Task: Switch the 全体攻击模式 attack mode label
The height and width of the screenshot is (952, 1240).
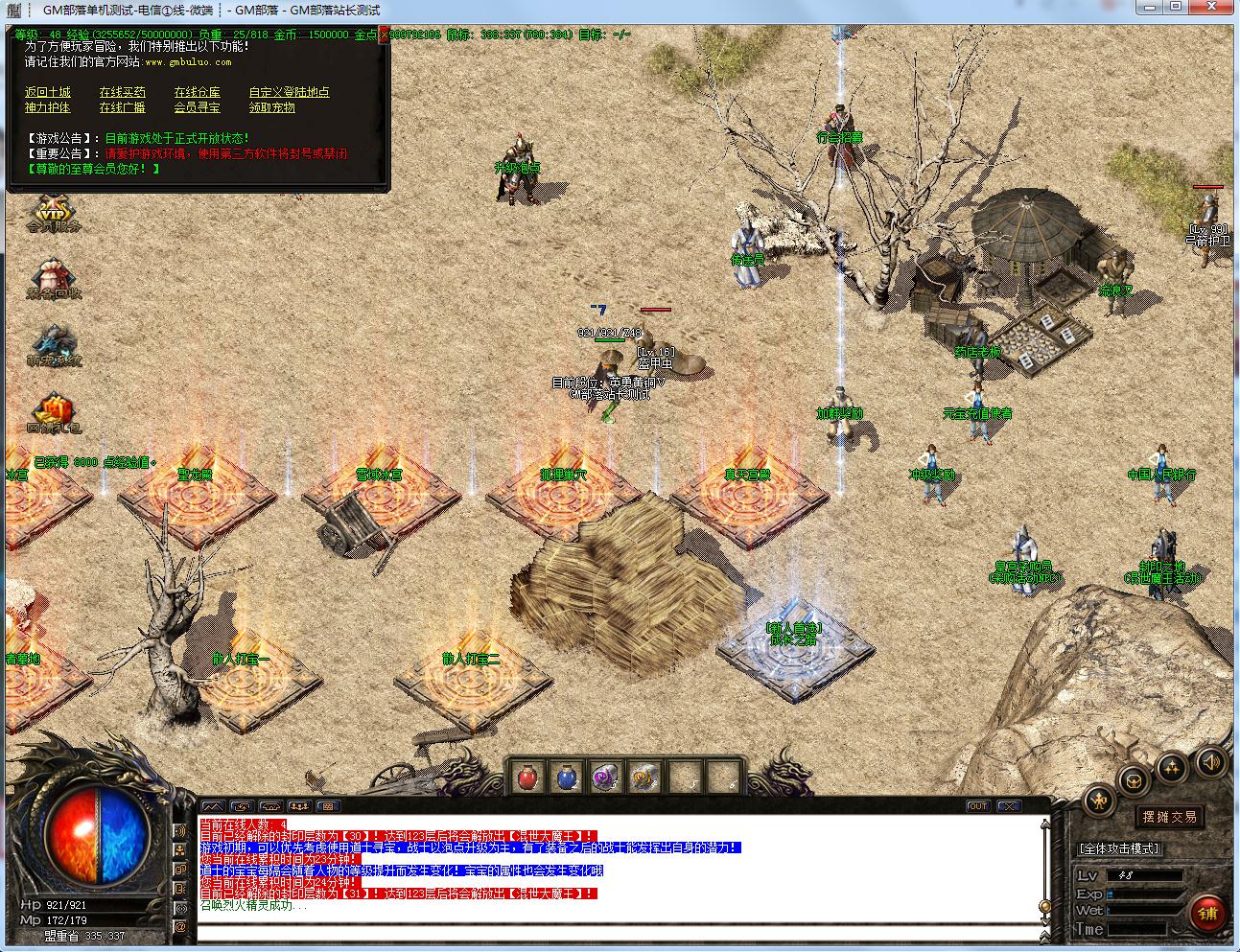Action: coord(1119,848)
